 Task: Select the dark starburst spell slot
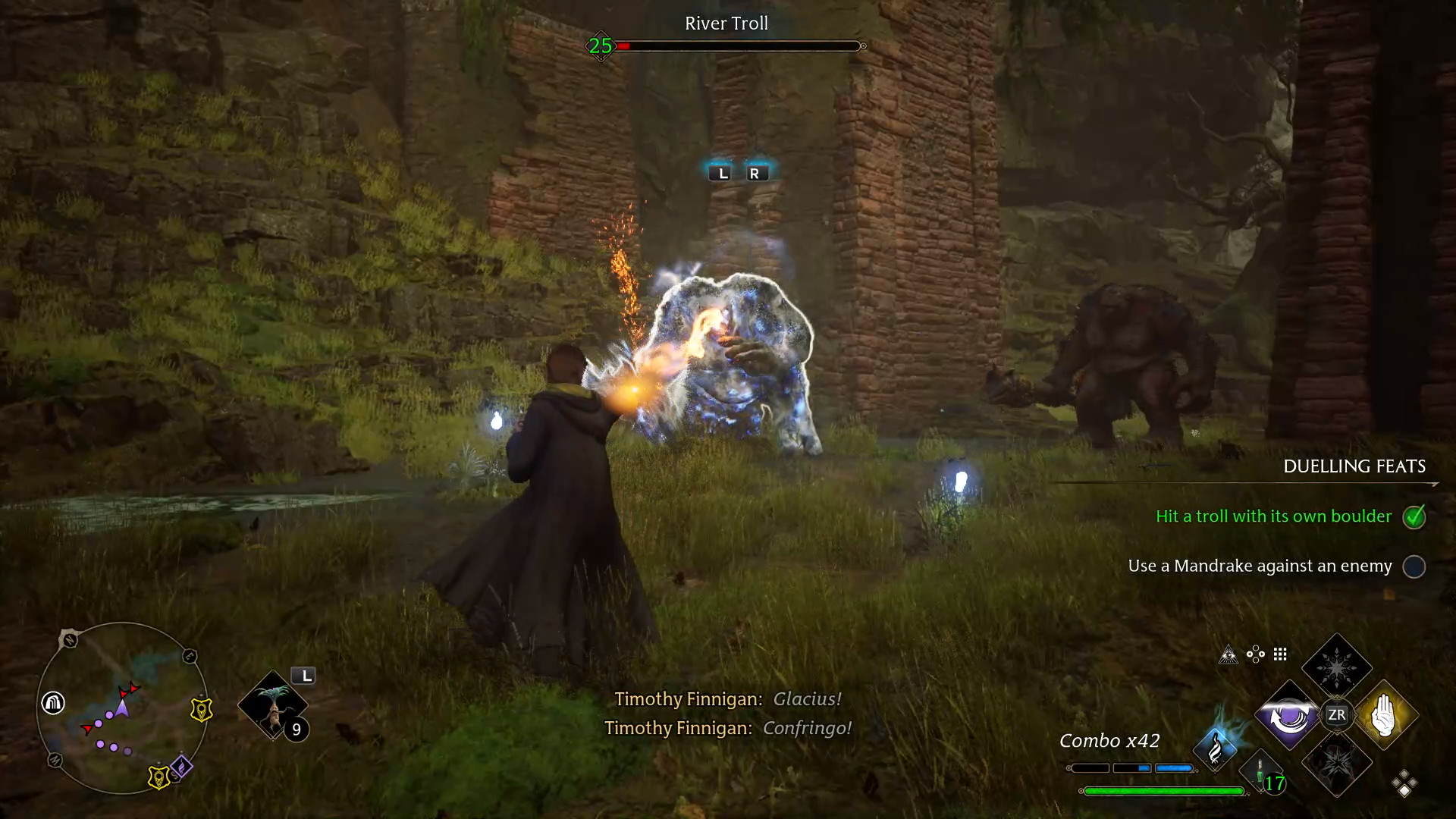point(1337,764)
